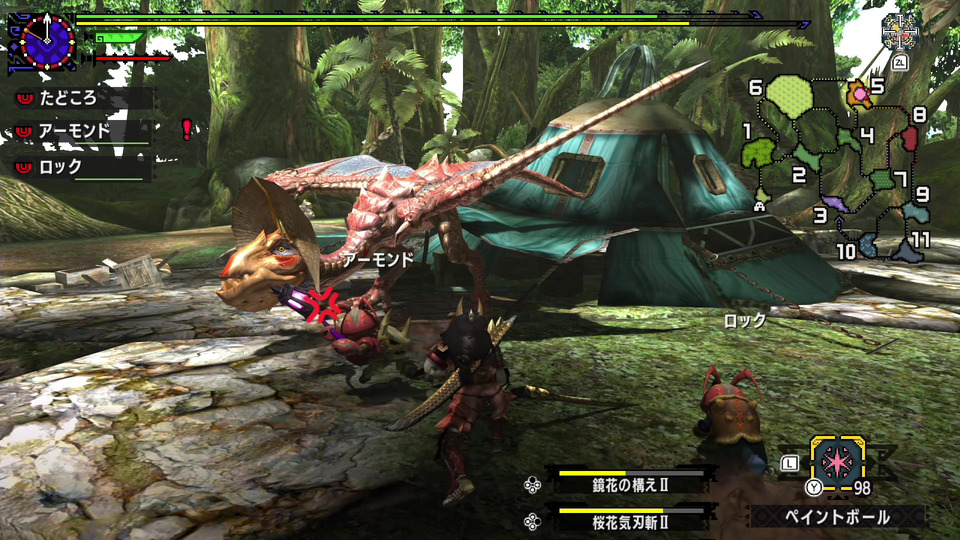960x540 pixels.
Task: Click the target camera icon above the minimap
Action: [x=900, y=33]
